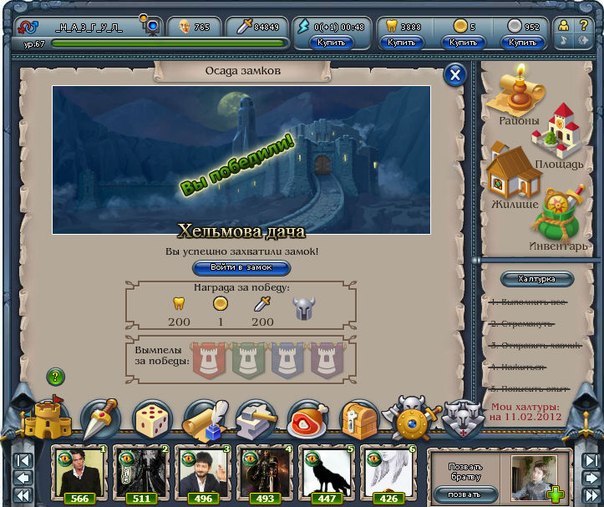
Task: Open the meat steak icon
Action: pos(307,420)
